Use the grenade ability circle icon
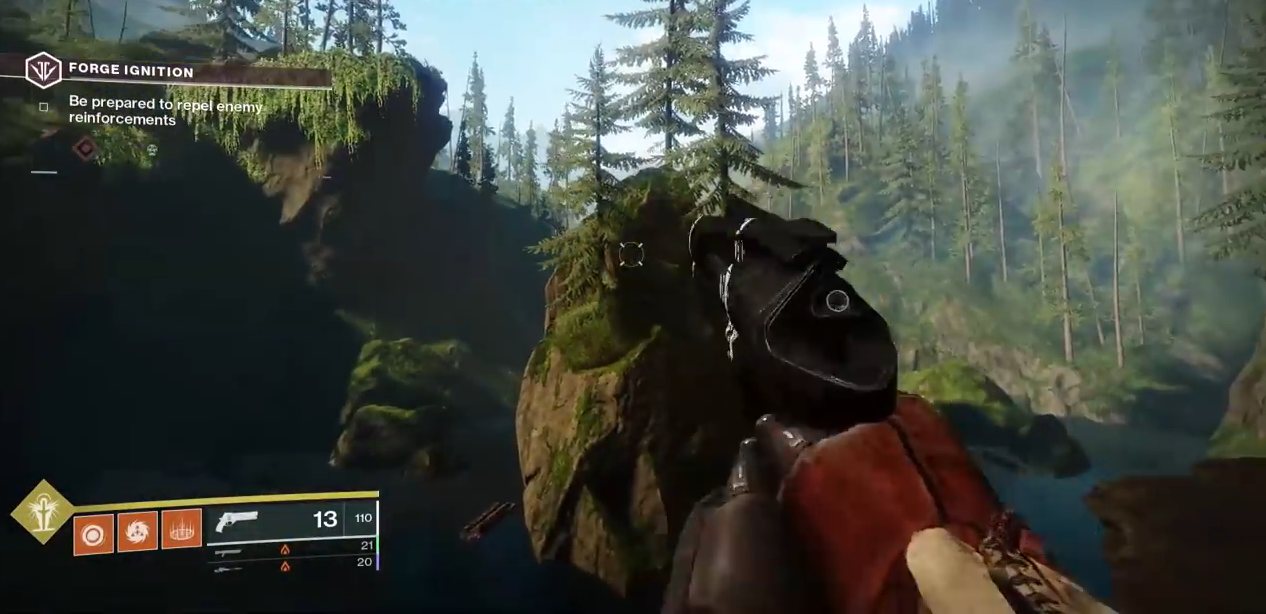The image size is (1266, 614). click(93, 534)
